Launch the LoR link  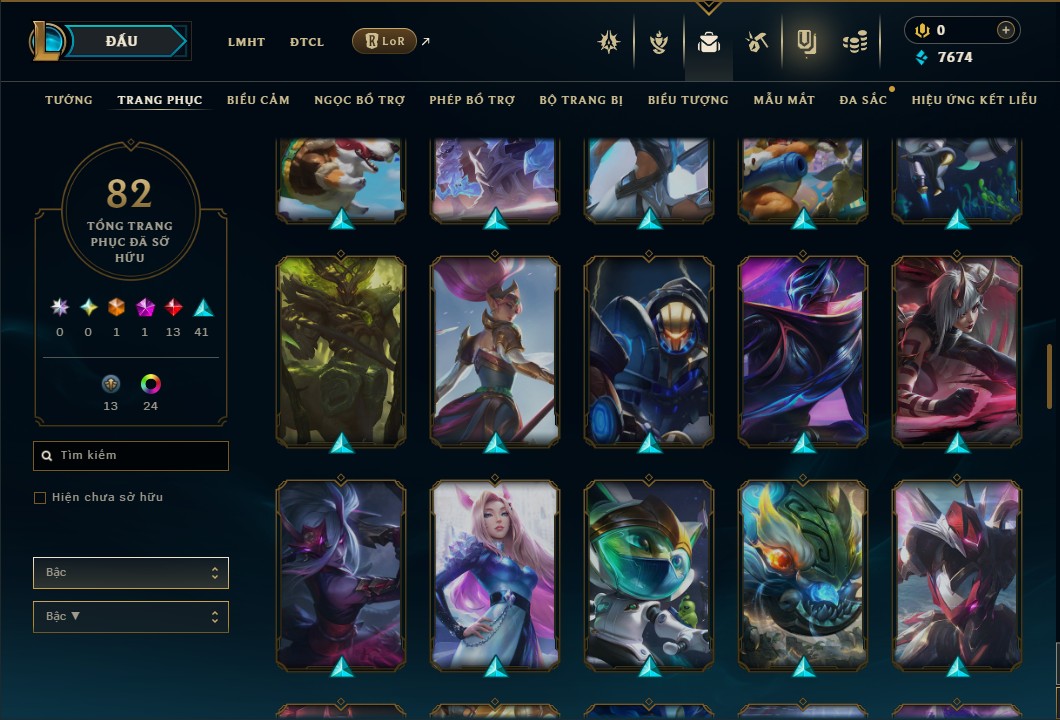(384, 41)
